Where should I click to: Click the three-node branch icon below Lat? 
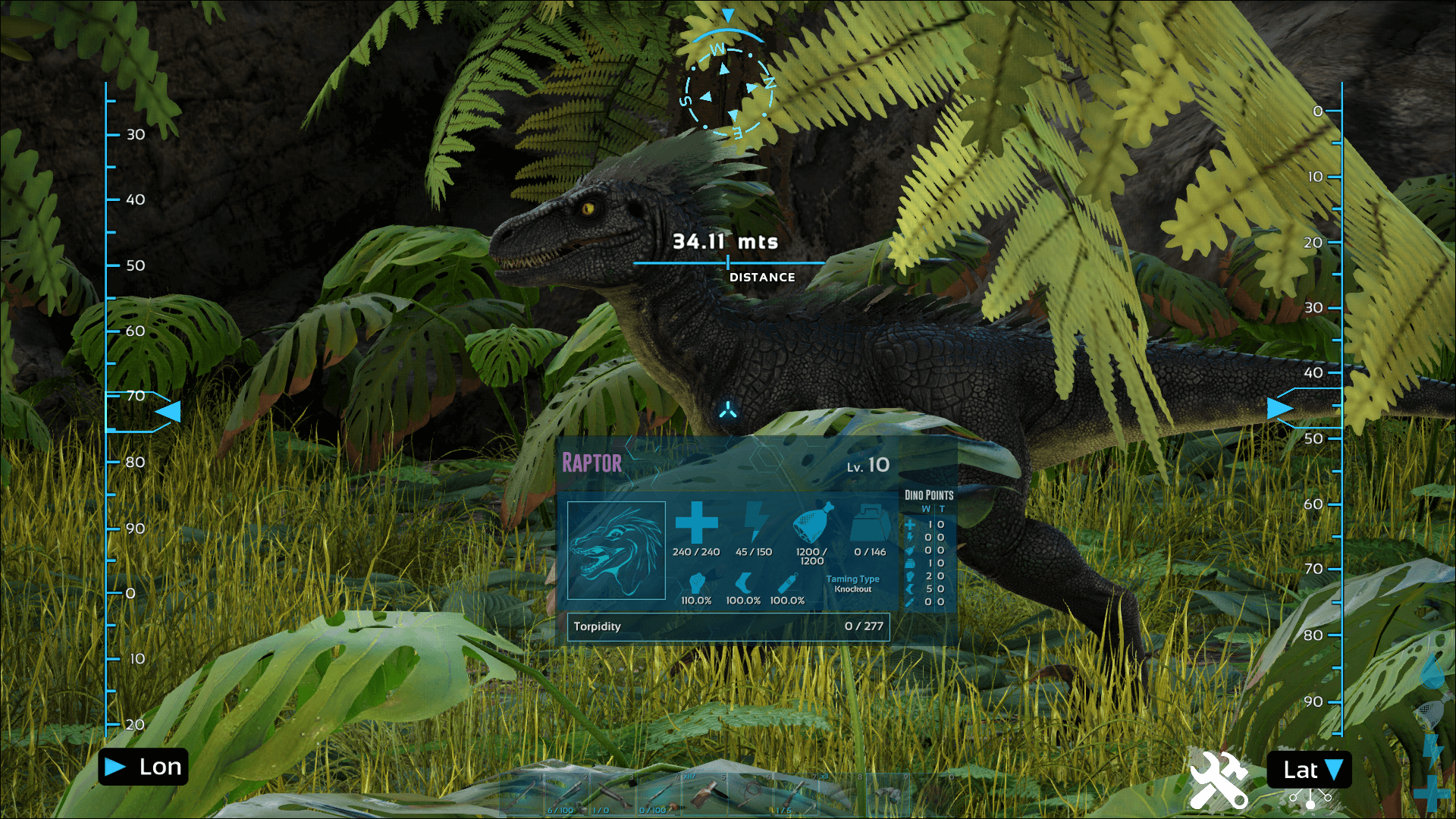coord(1310,799)
